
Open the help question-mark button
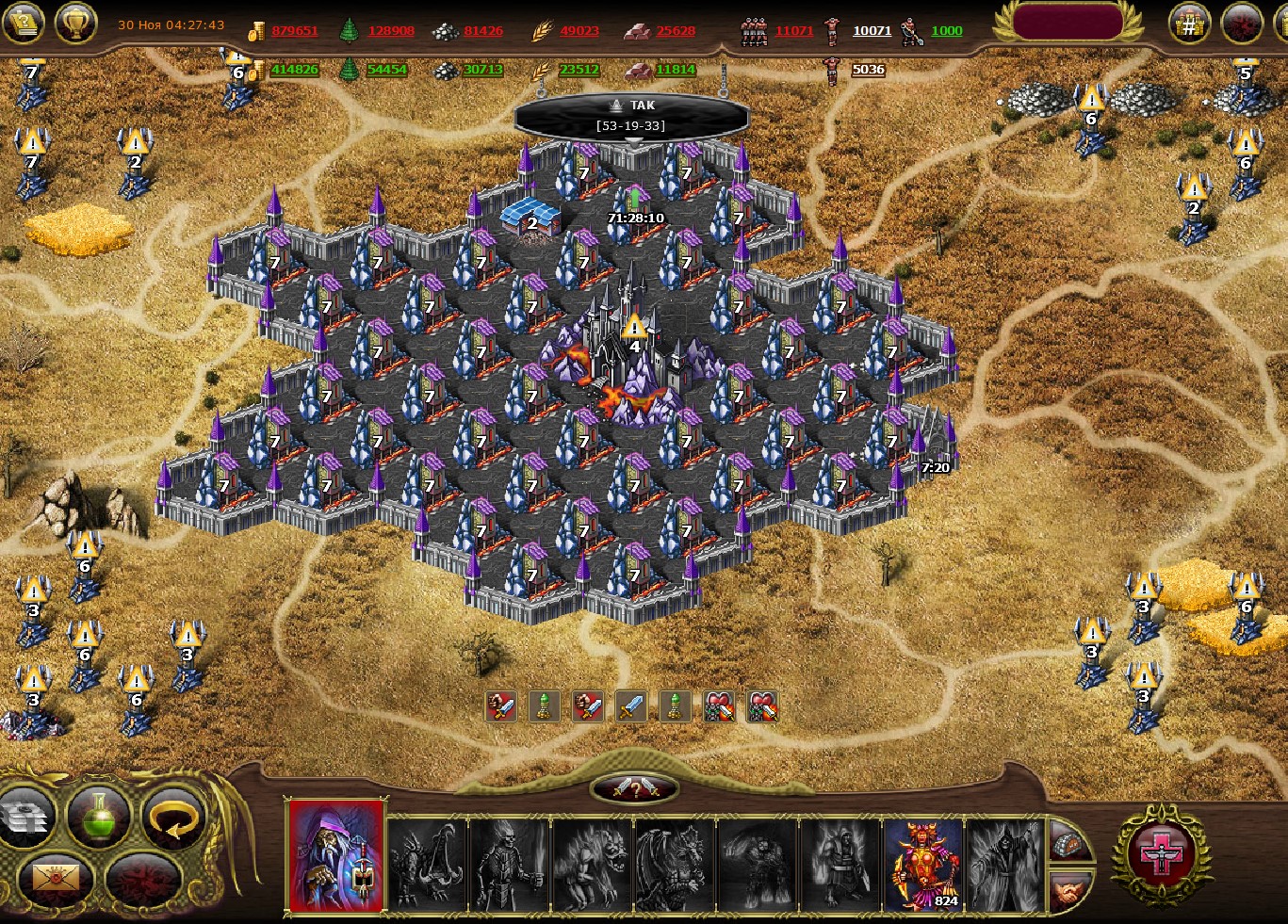(24, 23)
